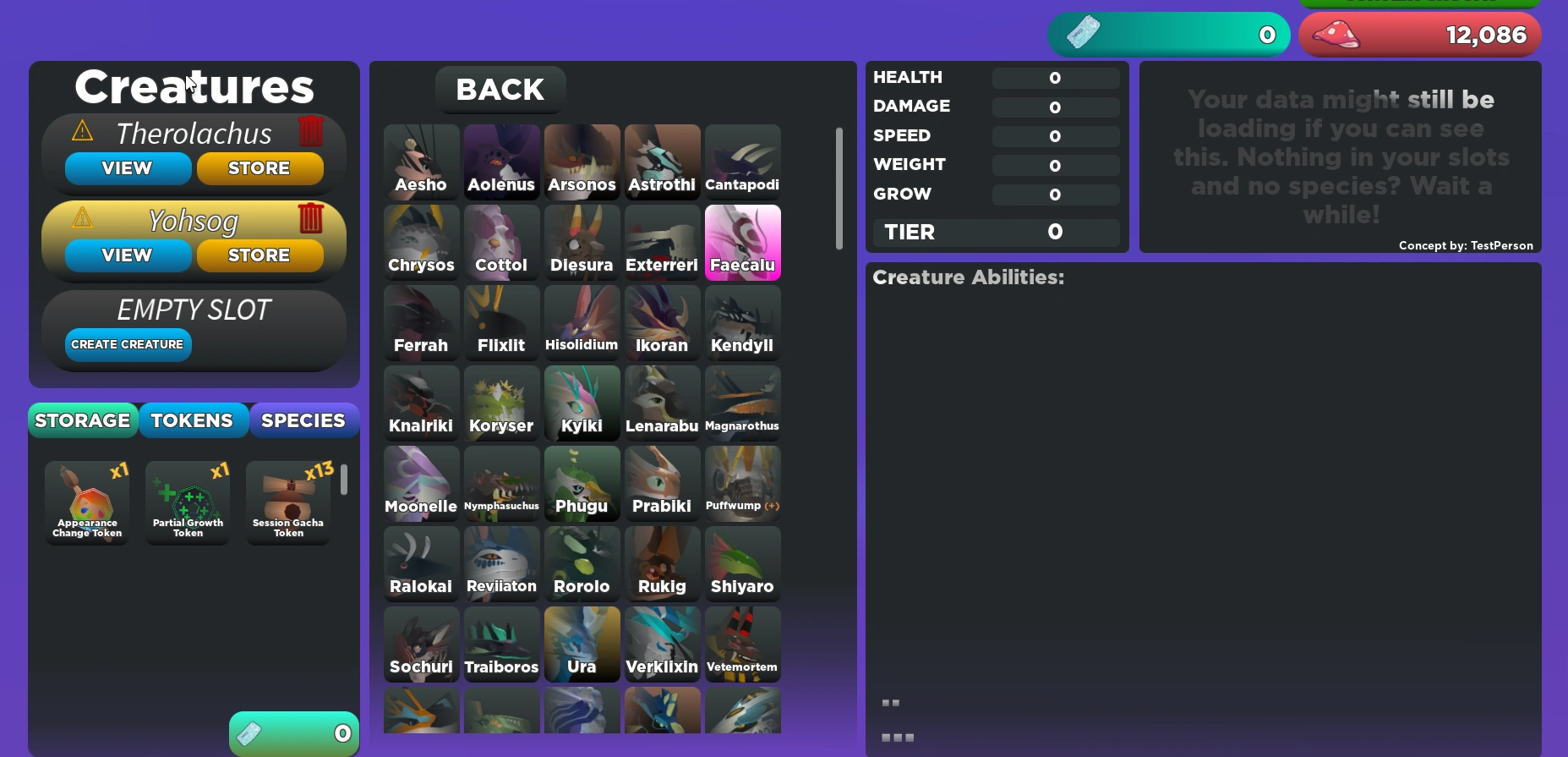Switch to the SPECIES tab

pos(303,420)
